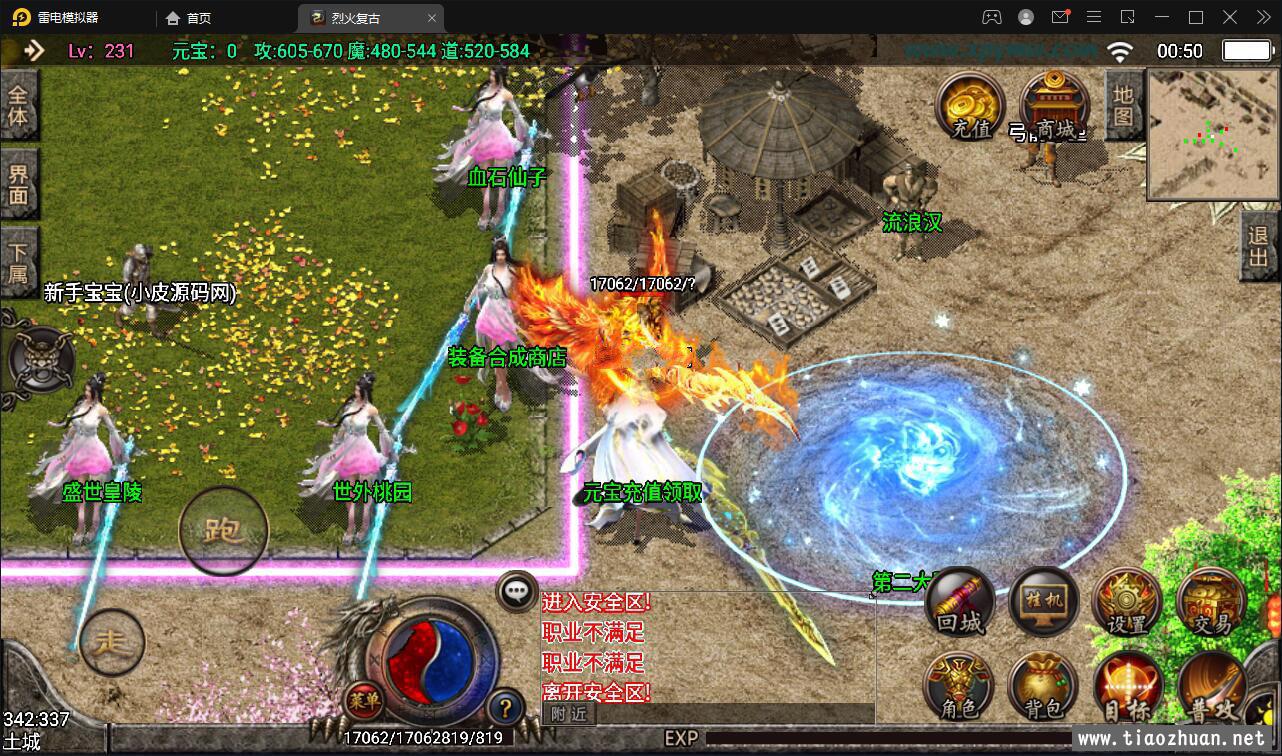Activate the 挂机 auto-play button

(x=1044, y=602)
